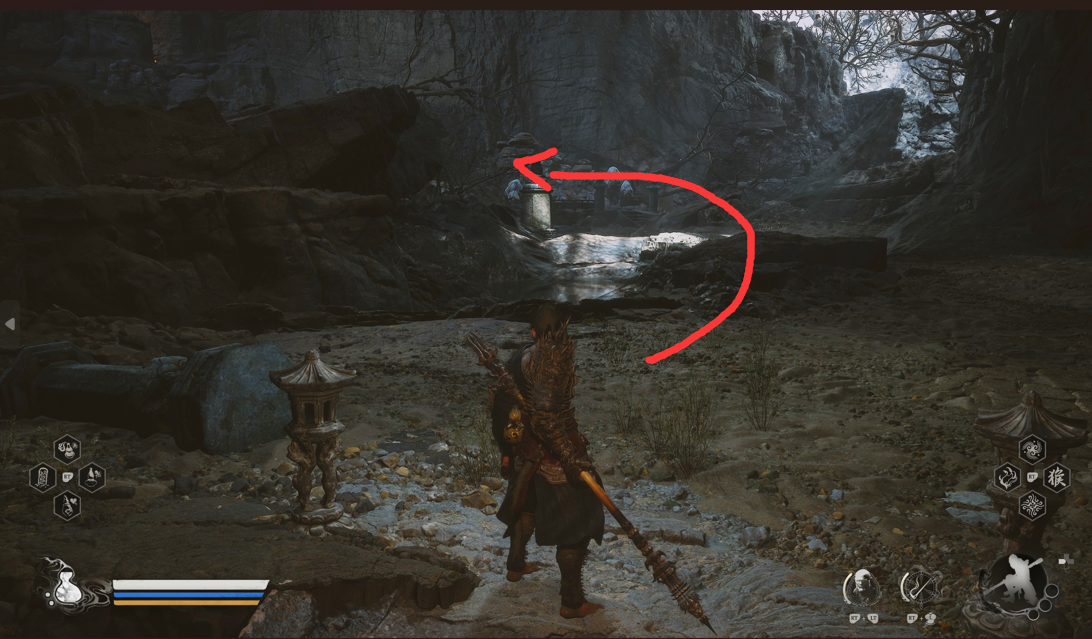Screen dimensions: 1092x639
Task: Select the healing gourd icon
Action: tap(67, 590)
